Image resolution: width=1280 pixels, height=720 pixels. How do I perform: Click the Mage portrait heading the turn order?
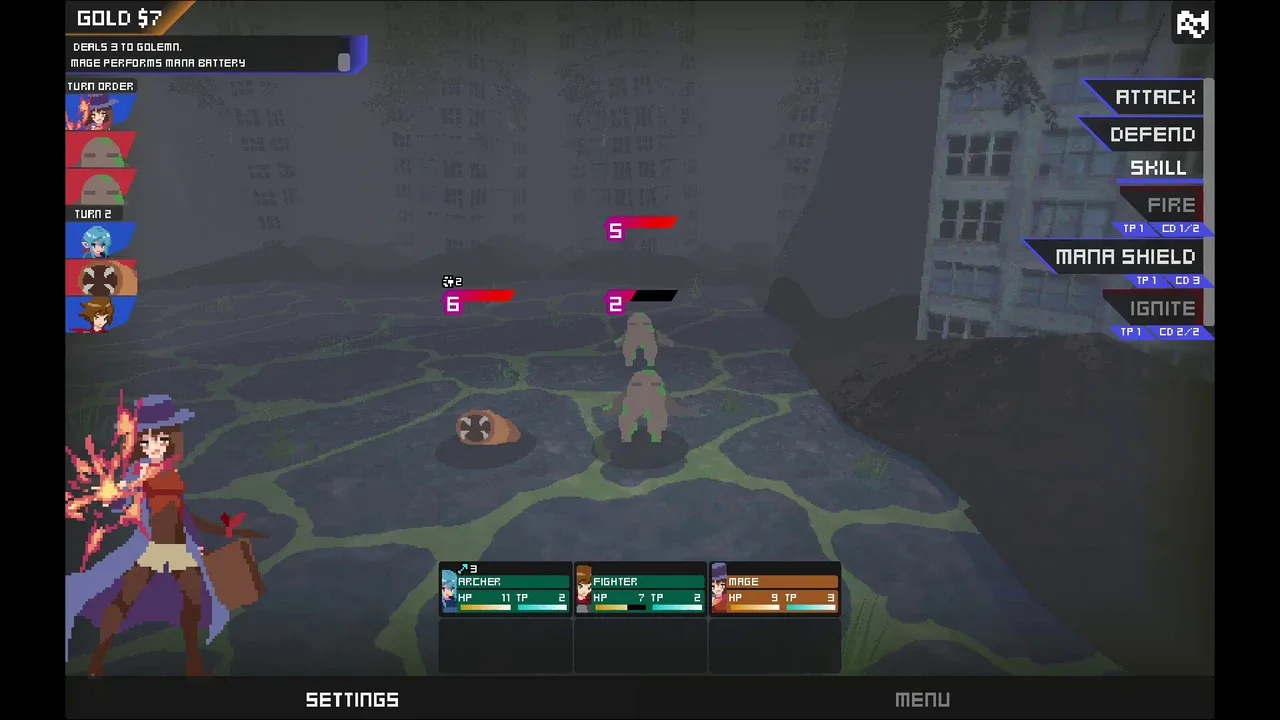(x=100, y=112)
